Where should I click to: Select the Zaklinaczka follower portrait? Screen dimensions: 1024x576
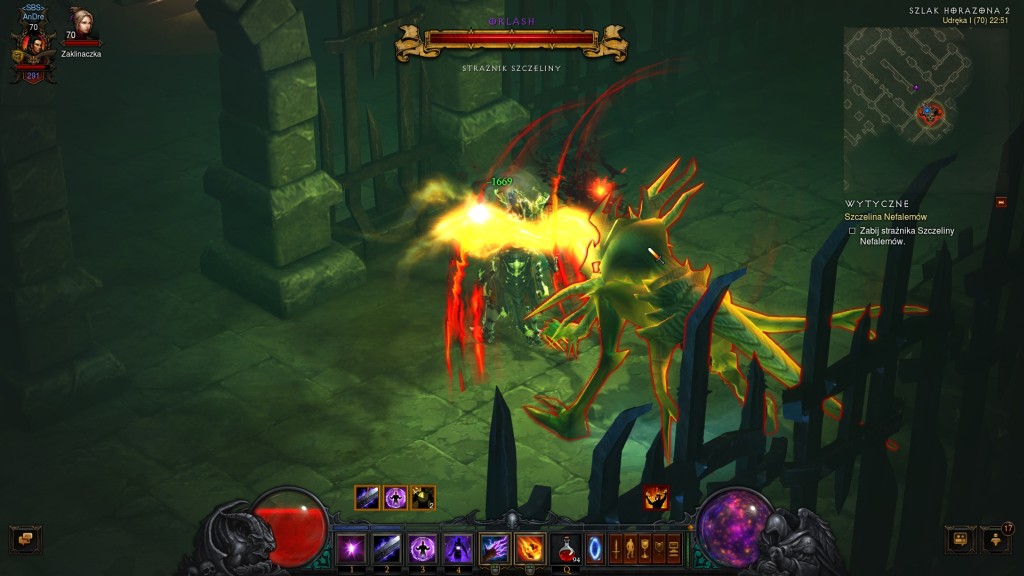[81, 26]
